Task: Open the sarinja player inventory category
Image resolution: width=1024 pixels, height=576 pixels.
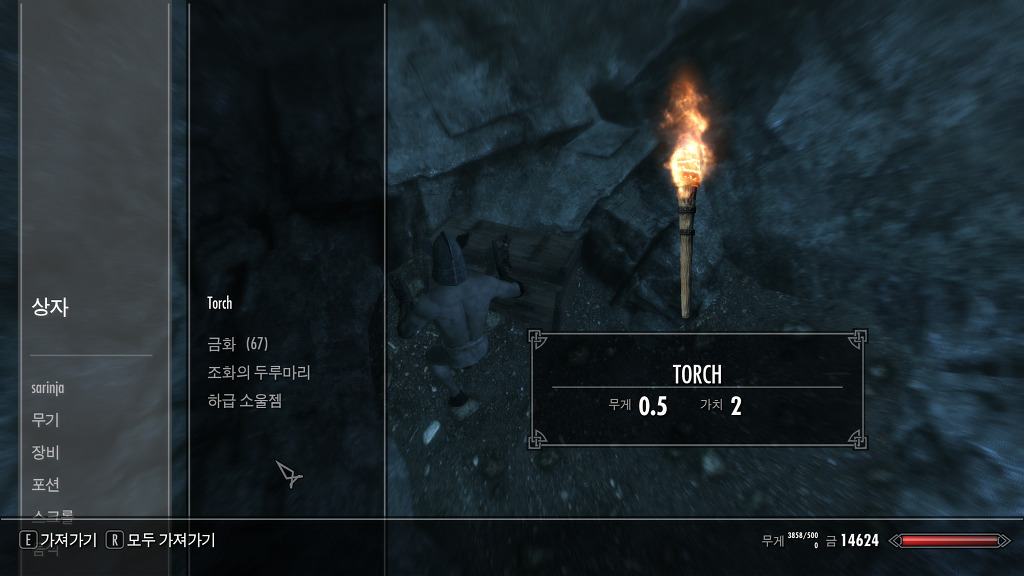Action: (50, 388)
